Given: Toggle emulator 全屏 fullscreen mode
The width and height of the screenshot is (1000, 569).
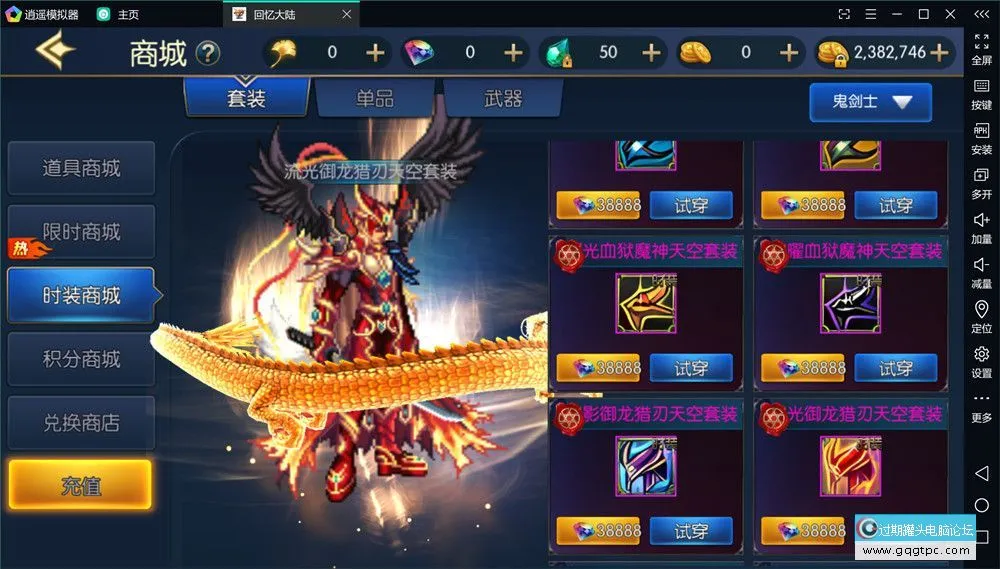Looking at the screenshot, I should 981,49.
